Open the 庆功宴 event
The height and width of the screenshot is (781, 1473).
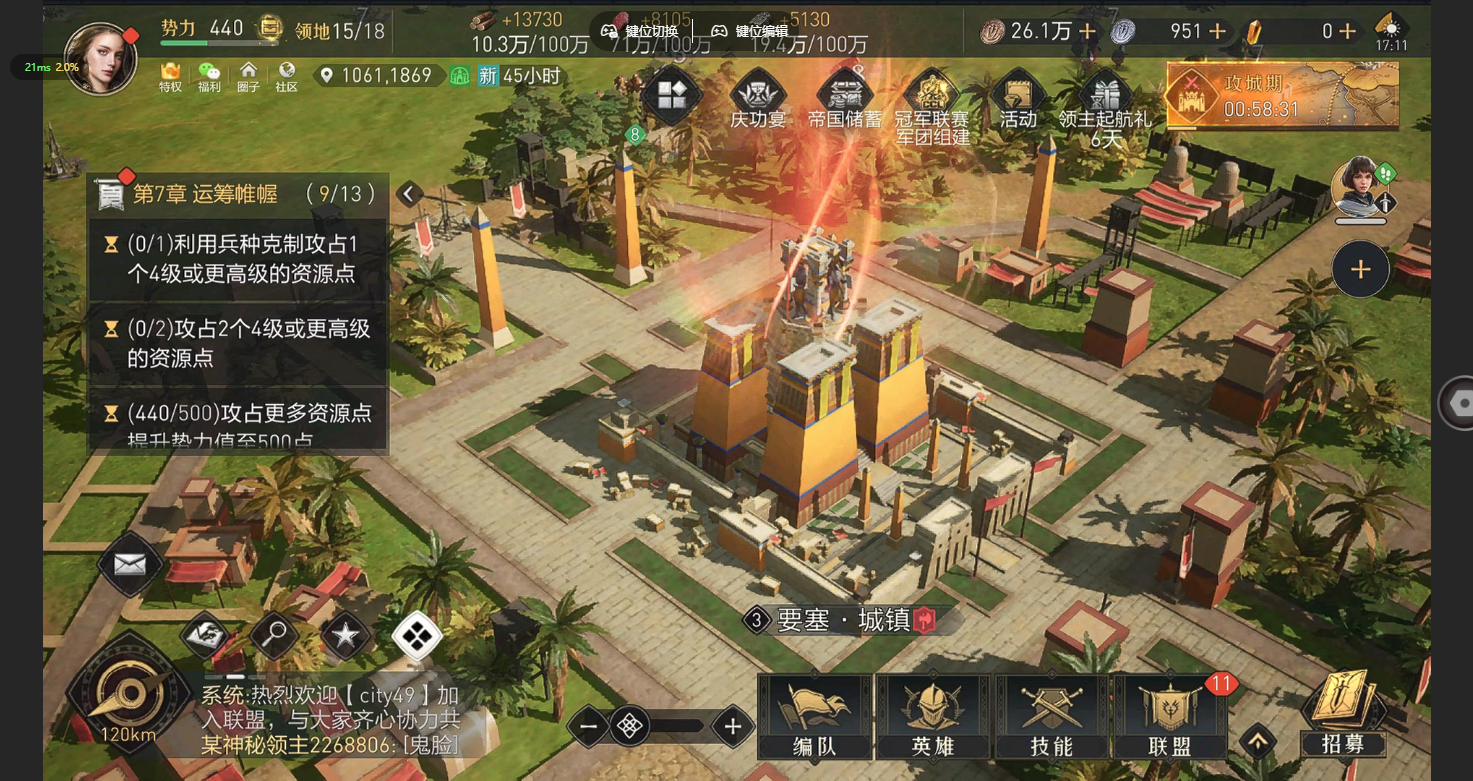(758, 100)
